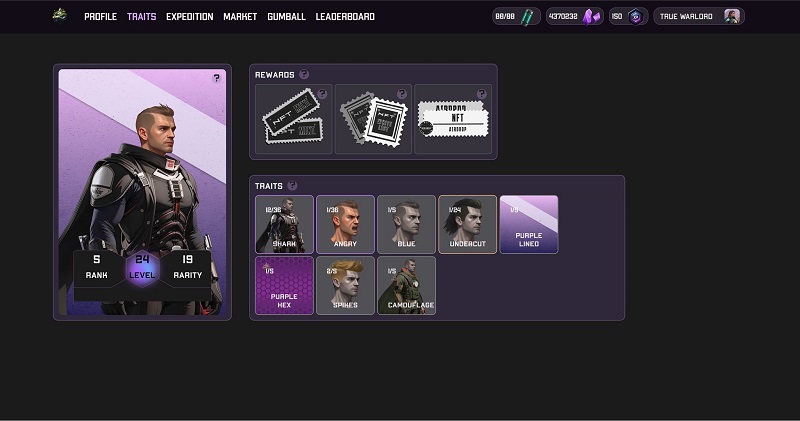Choose the Purple Hex trait tile
Viewport: 800px width, 421px height.
click(x=284, y=285)
